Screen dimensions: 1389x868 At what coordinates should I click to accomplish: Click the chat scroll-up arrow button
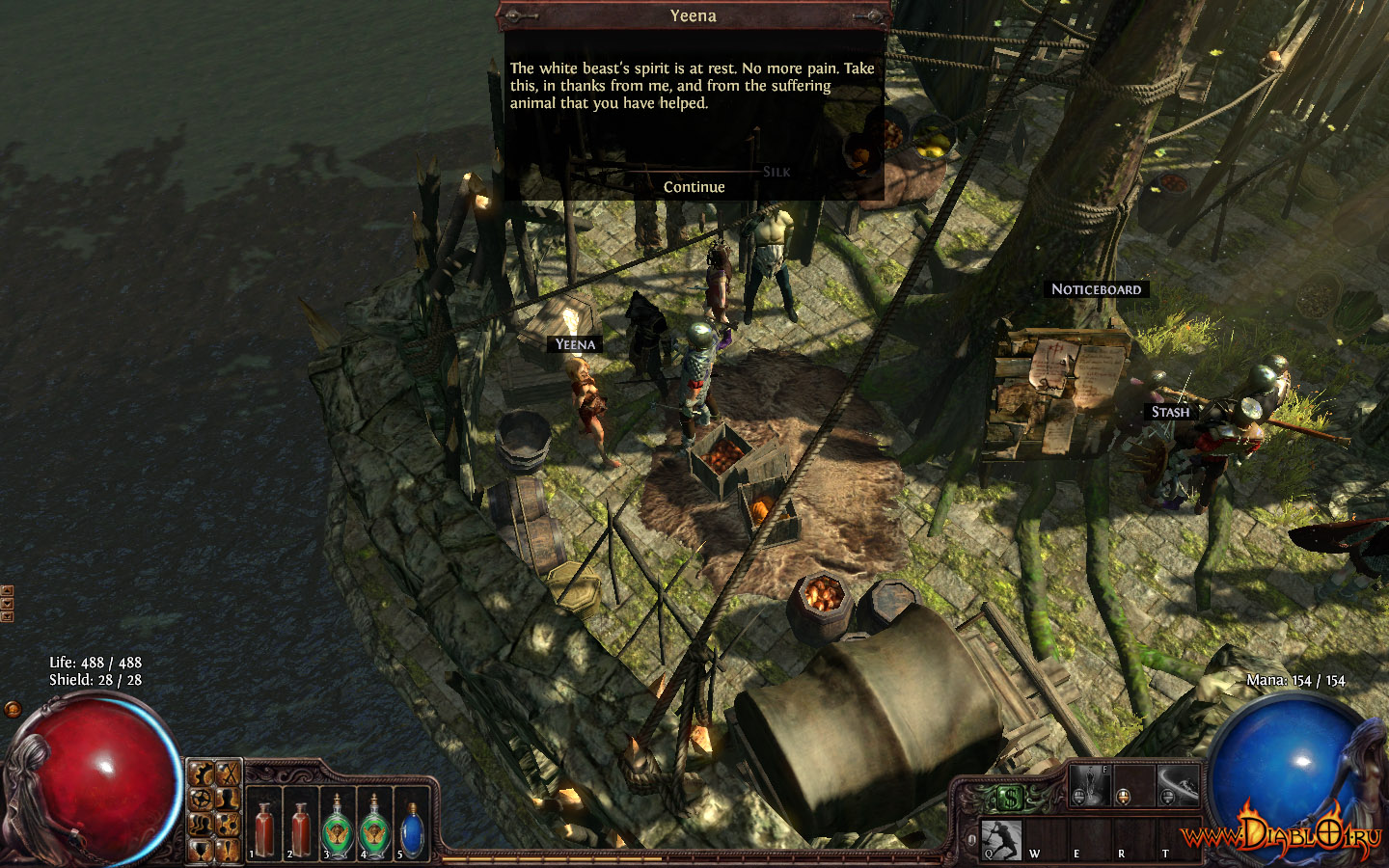click(7, 590)
